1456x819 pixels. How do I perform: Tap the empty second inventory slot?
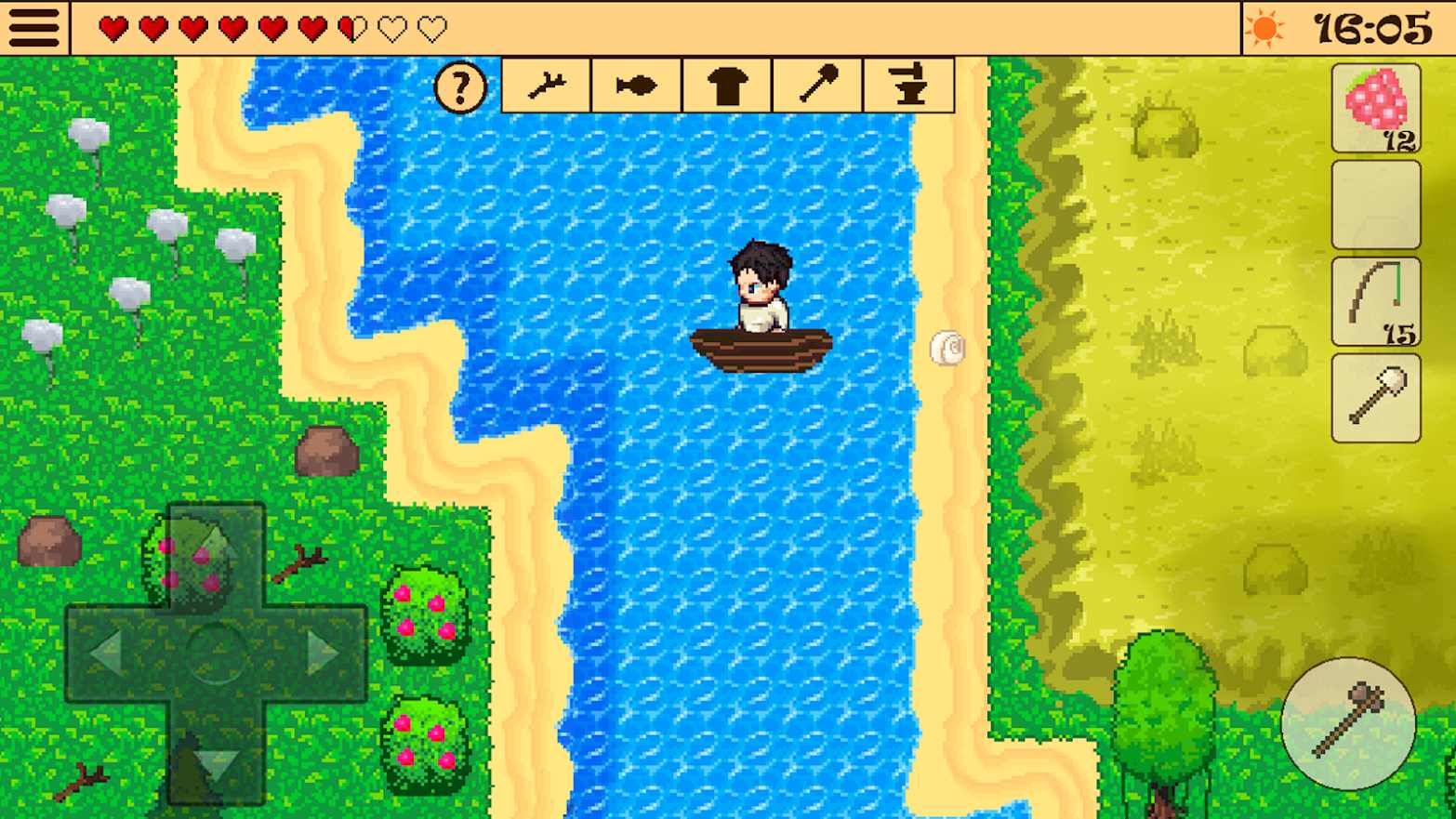click(1375, 203)
